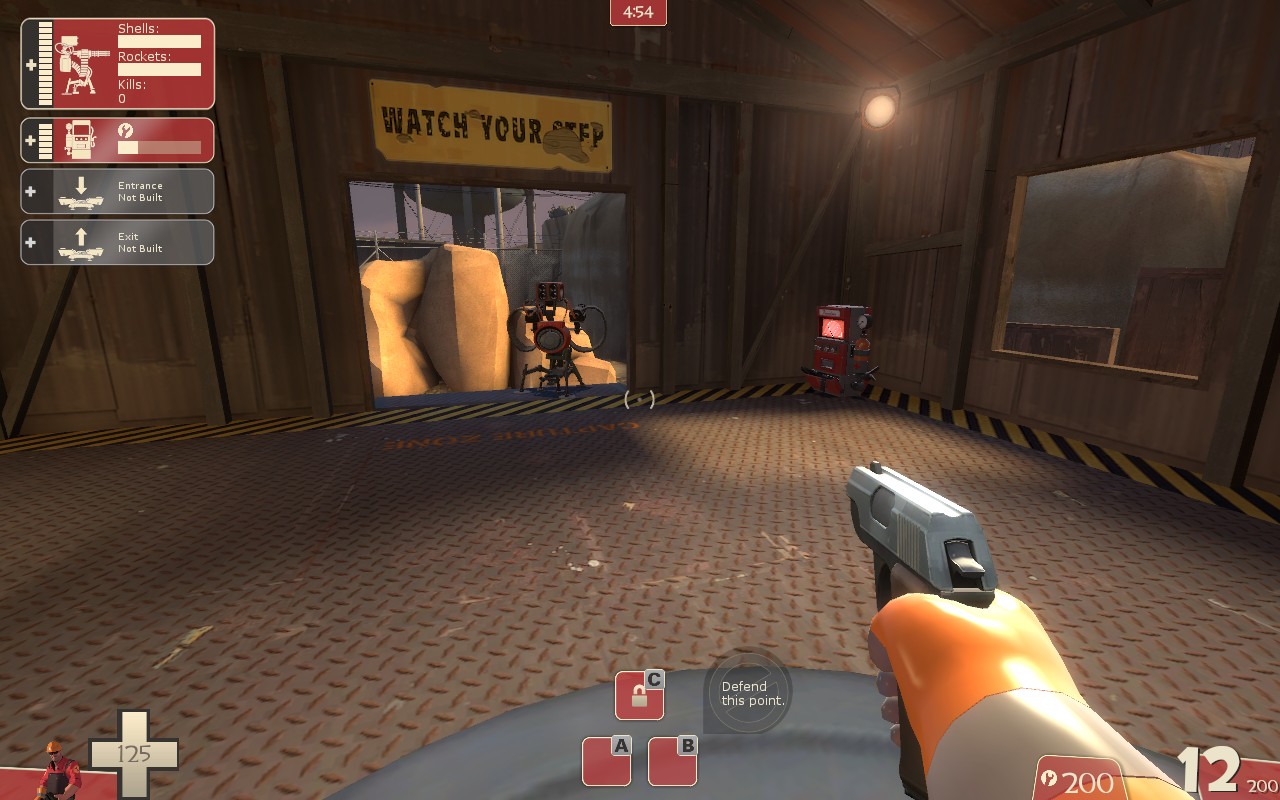Select the Sentry Gun status panel

click(x=117, y=64)
